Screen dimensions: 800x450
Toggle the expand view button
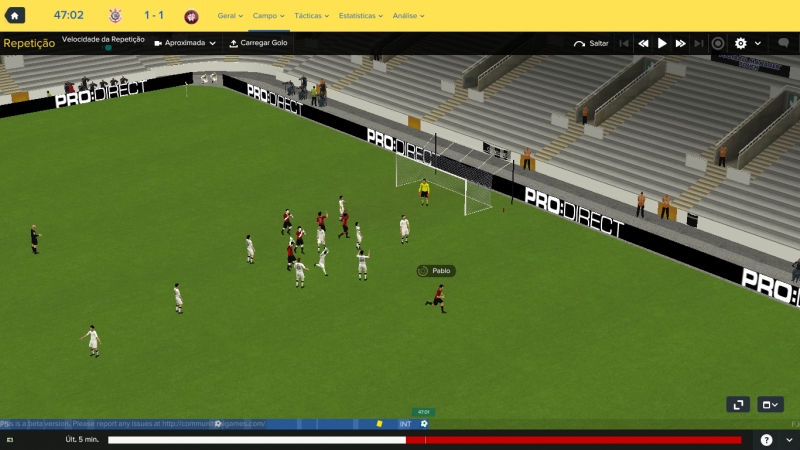737,404
